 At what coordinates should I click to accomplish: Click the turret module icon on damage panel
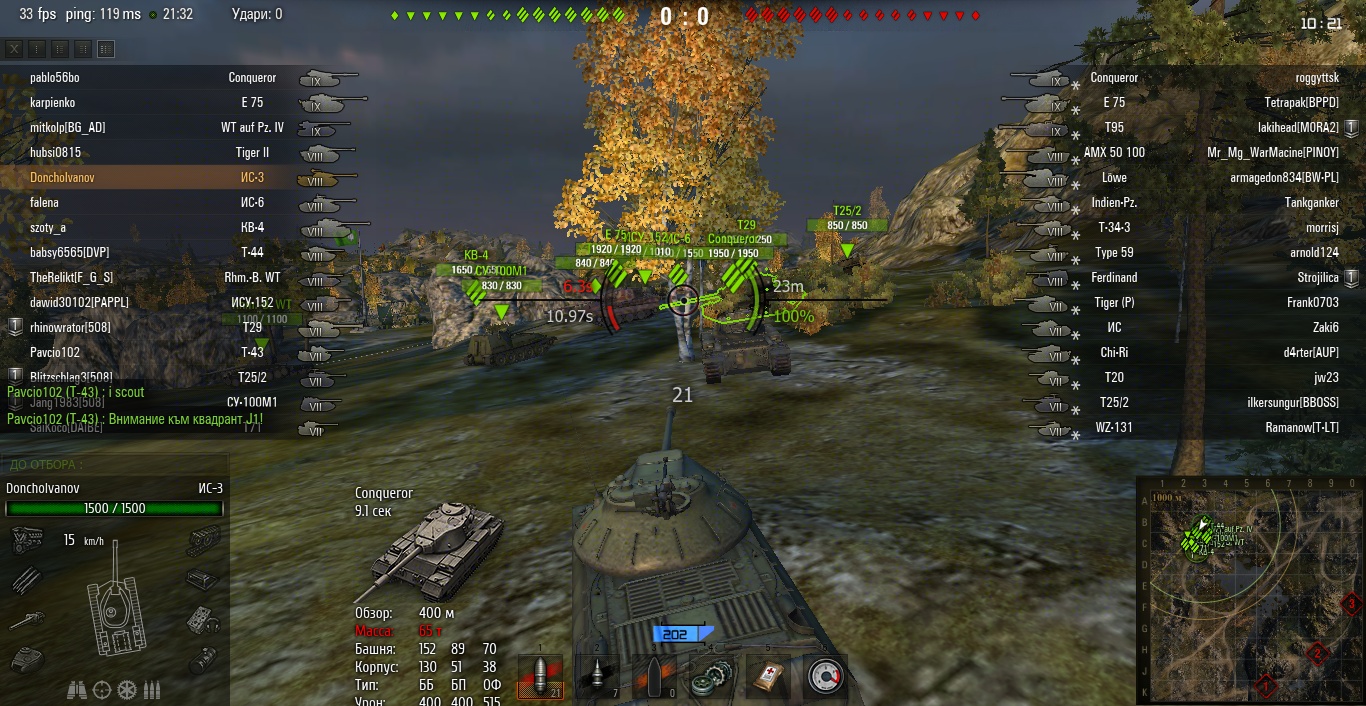coord(25,658)
